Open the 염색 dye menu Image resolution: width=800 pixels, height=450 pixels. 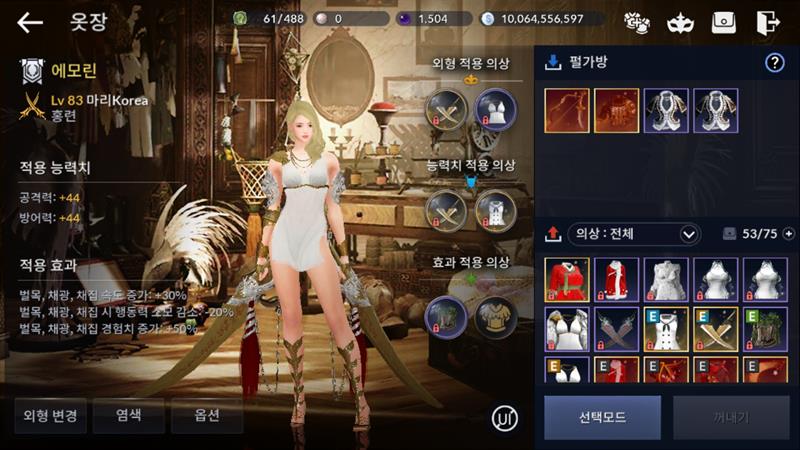pyautogui.click(x=128, y=415)
